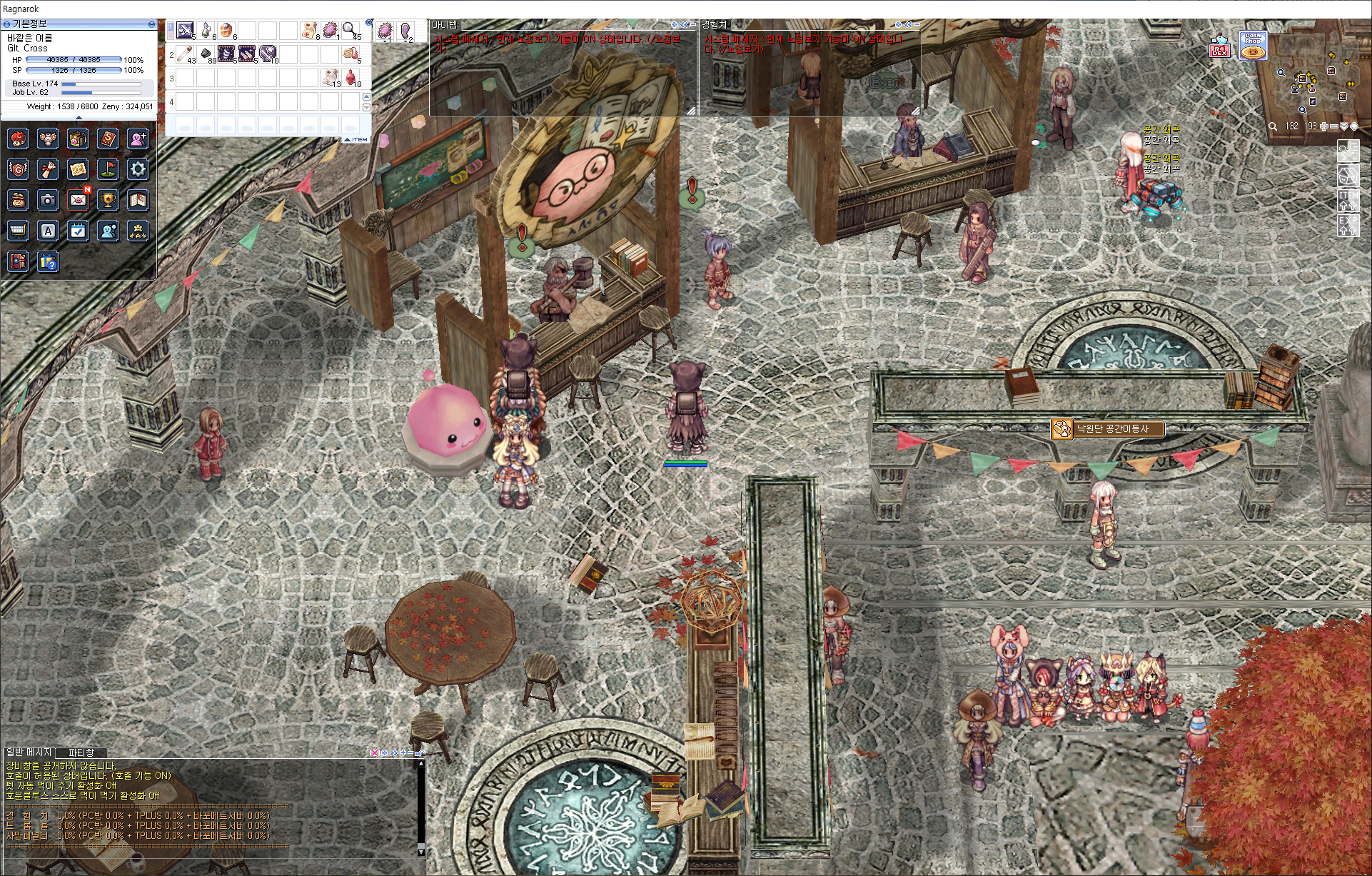Image resolution: width=1372 pixels, height=876 pixels.
Task: Switch to the 파티창 chat tab
Action: tap(81, 752)
